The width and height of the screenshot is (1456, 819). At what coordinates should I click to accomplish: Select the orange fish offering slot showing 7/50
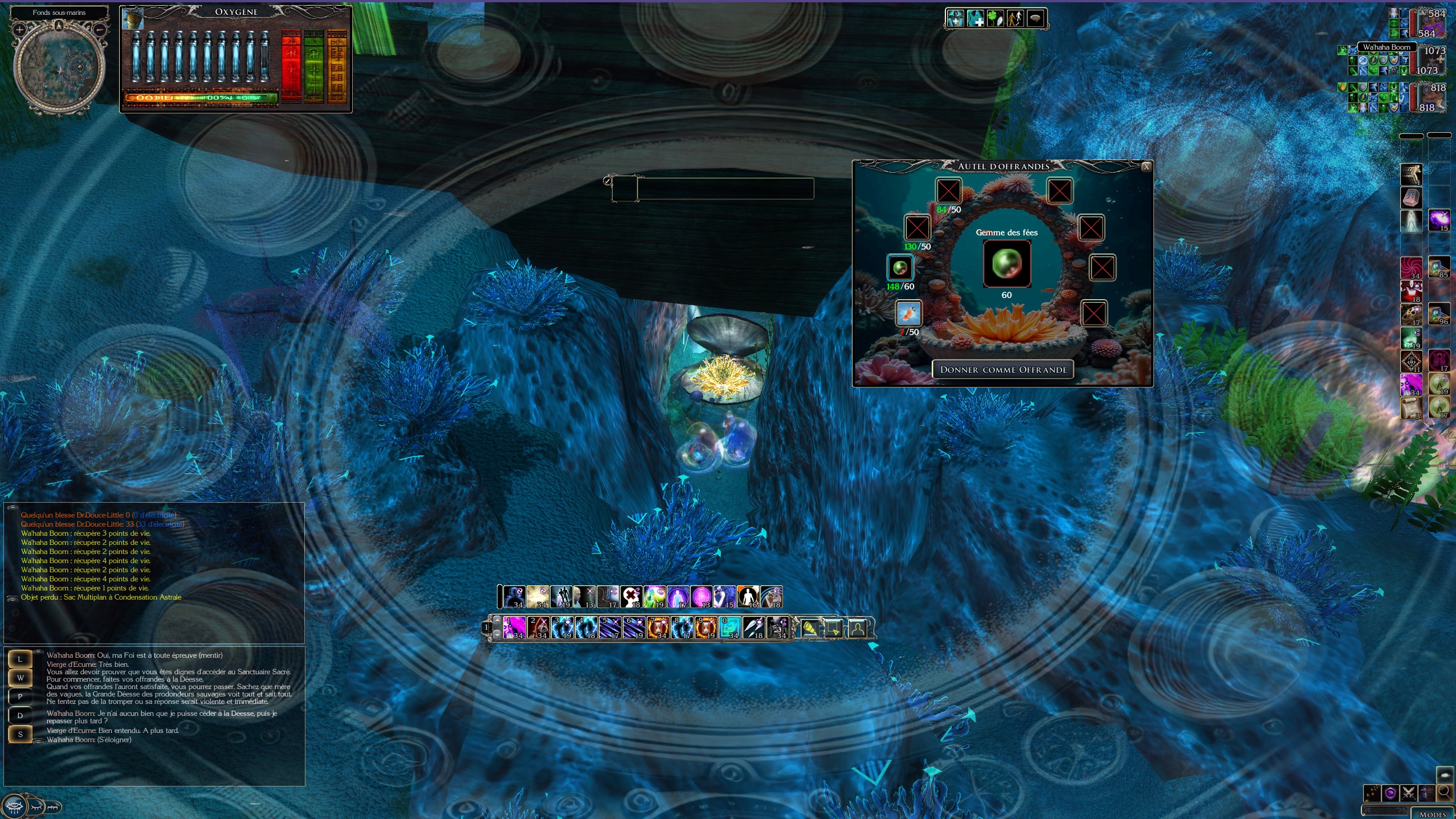click(908, 313)
